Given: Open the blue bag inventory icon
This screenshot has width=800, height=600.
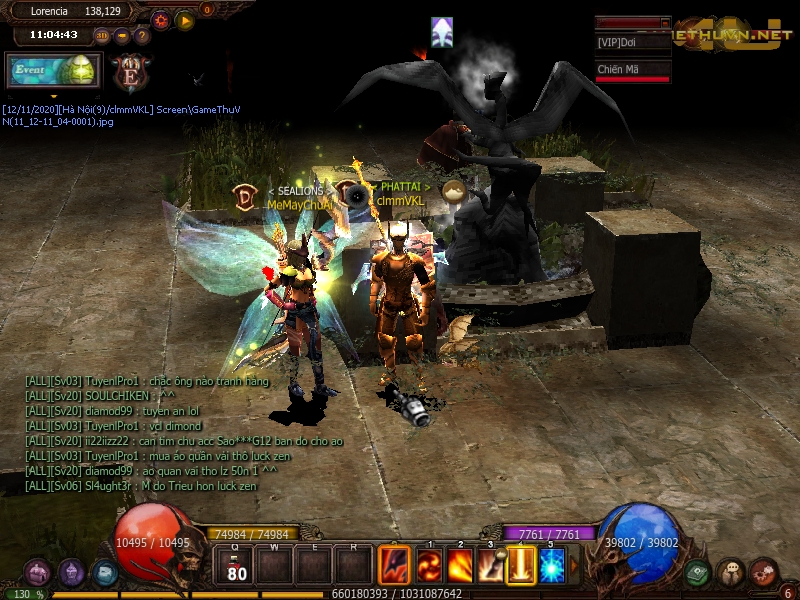Looking at the screenshot, I should 104,573.
